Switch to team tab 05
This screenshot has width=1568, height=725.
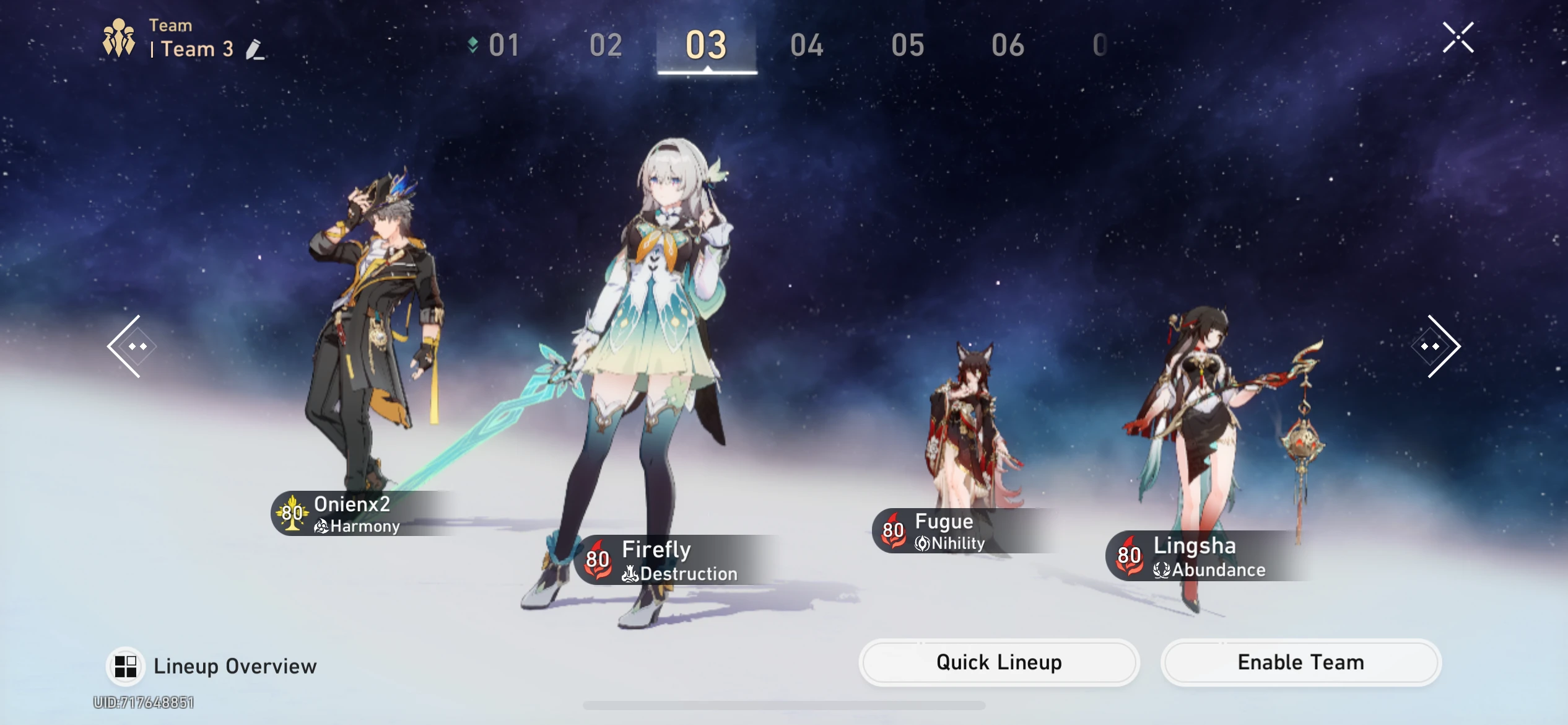tap(907, 45)
